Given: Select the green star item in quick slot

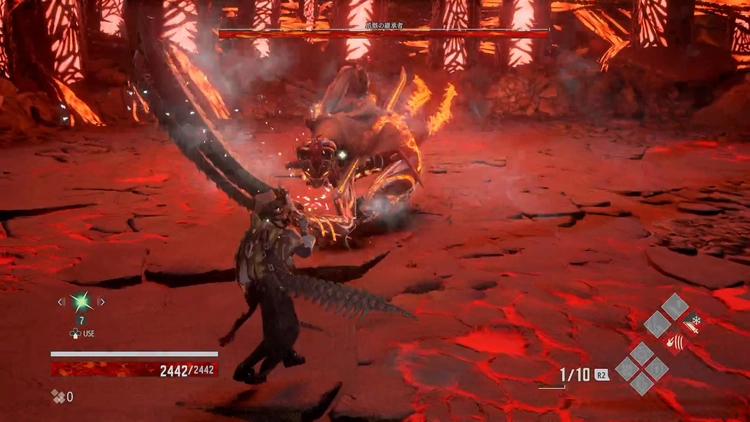Looking at the screenshot, I should [x=81, y=301].
